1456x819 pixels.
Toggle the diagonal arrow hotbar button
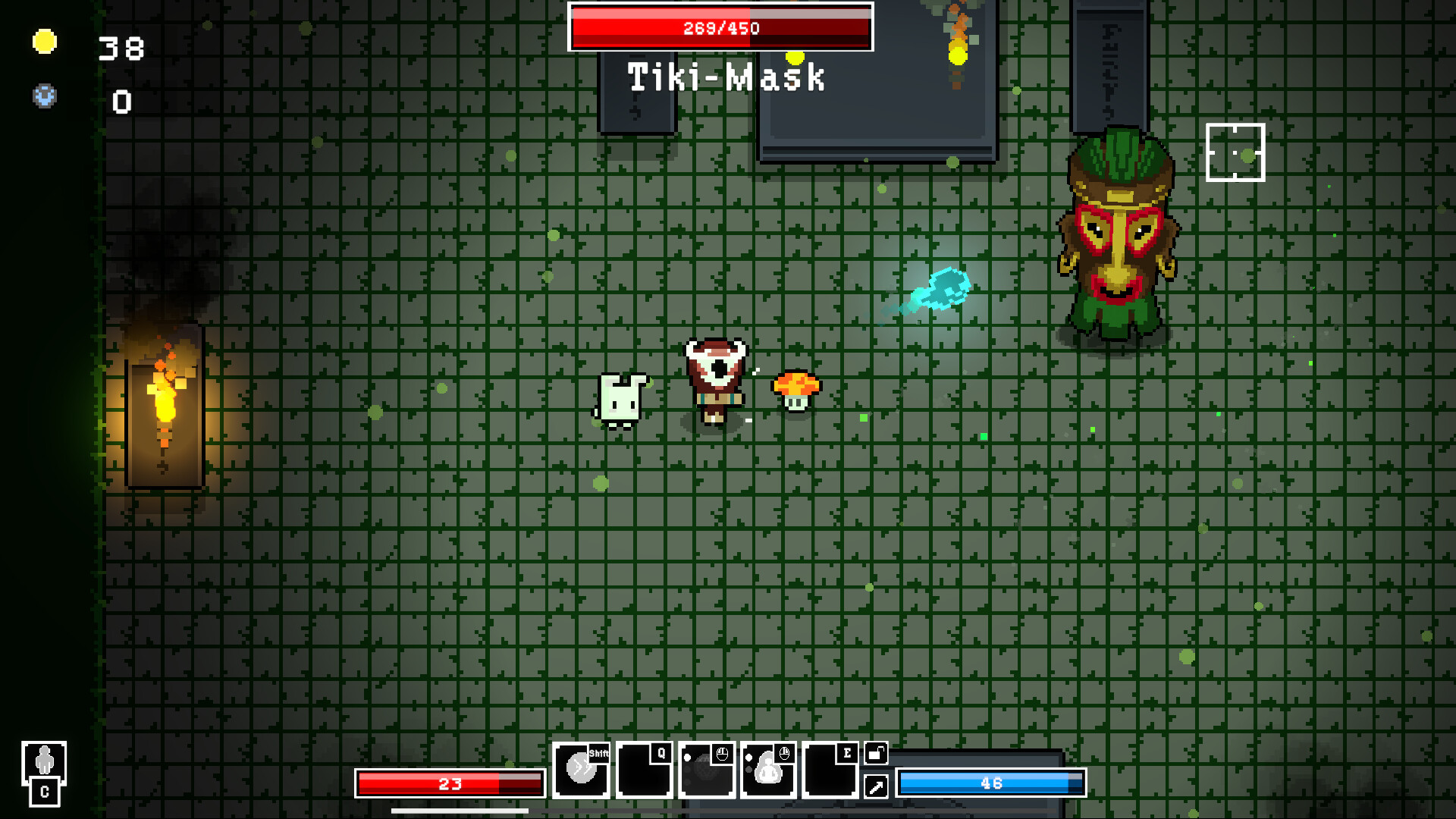tap(876, 787)
